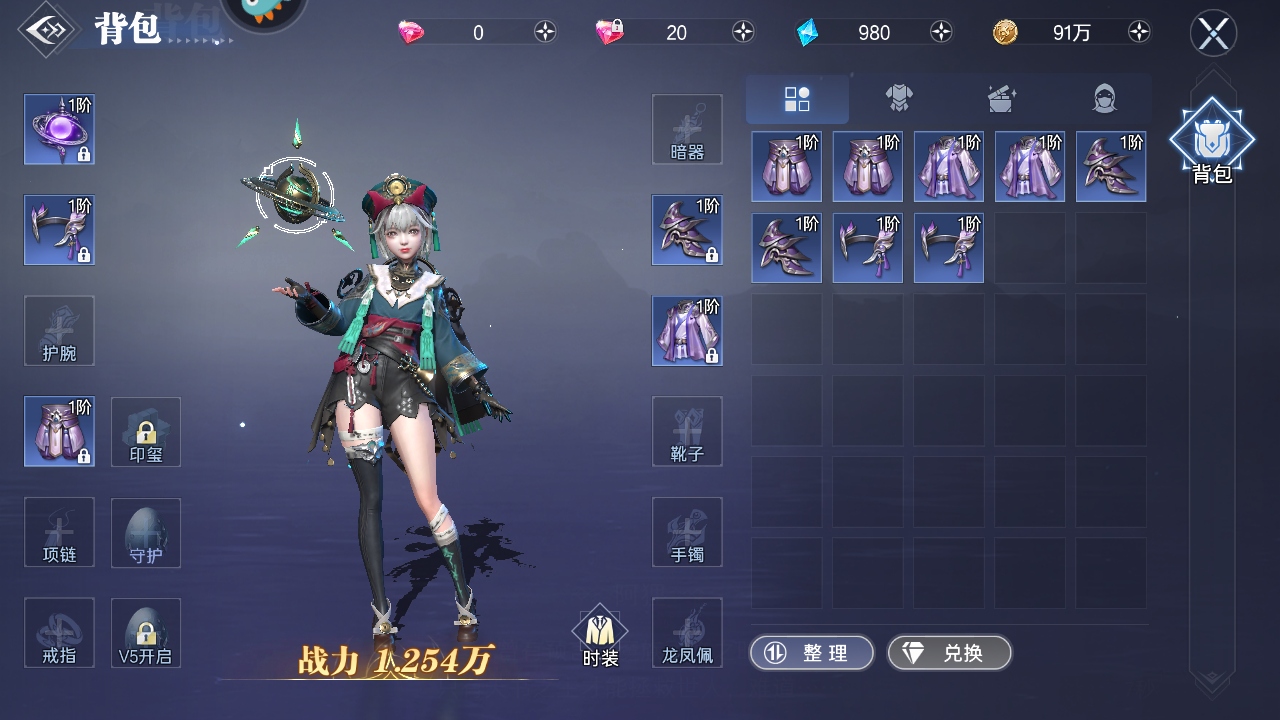Select the 项链 necklace equipment slot
The height and width of the screenshot is (720, 1280).
point(58,532)
